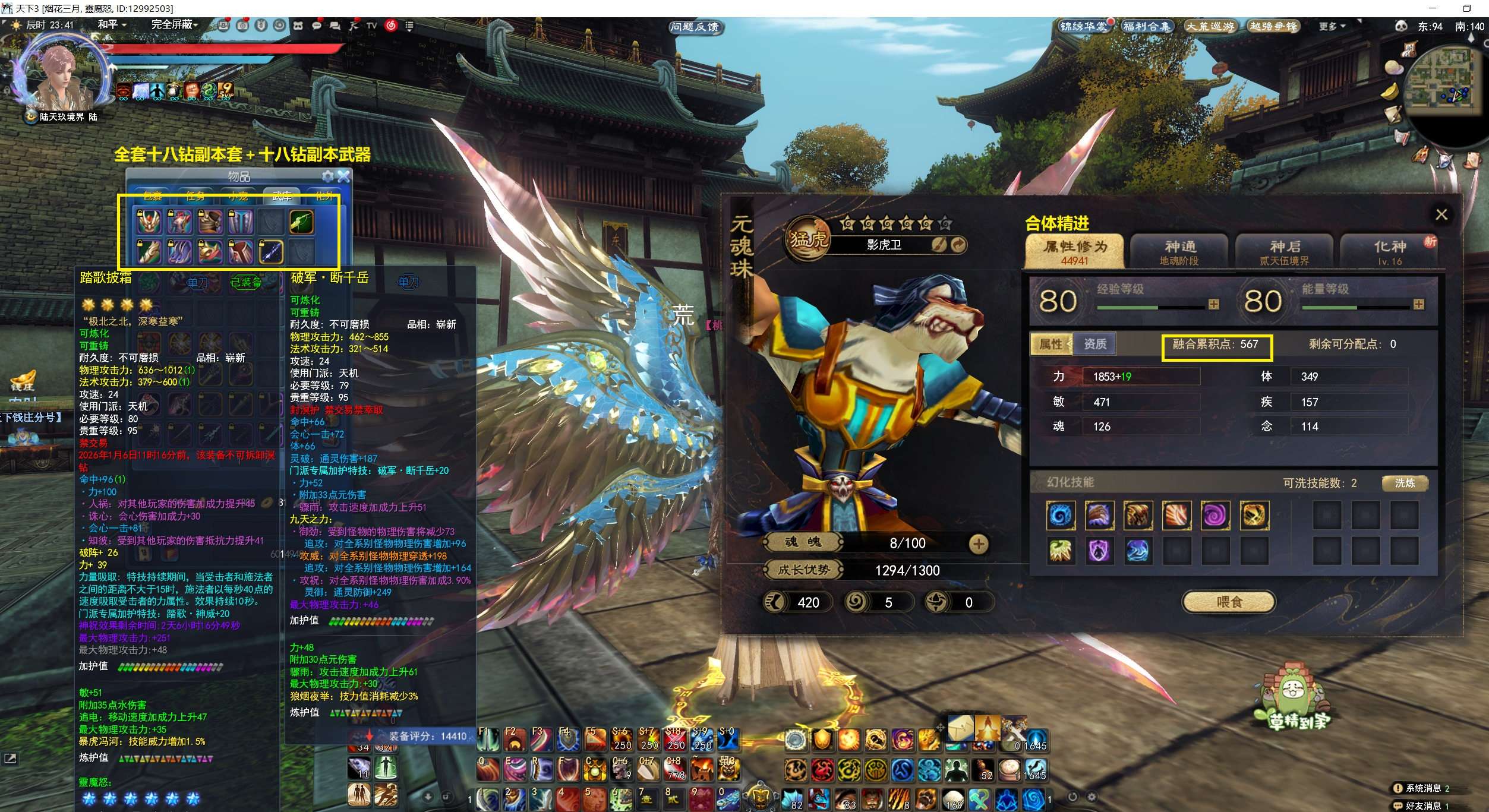Select the 化神 tab
This screenshot has height=812, width=1489.
click(1389, 252)
